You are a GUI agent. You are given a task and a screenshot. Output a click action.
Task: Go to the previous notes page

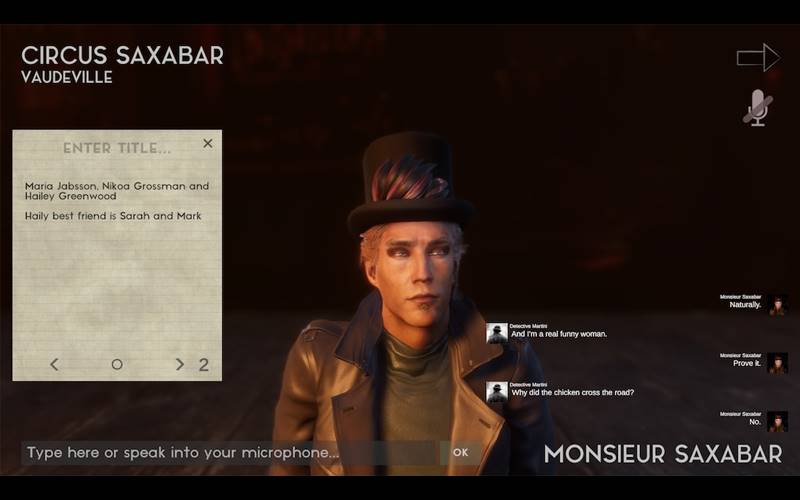(x=54, y=365)
